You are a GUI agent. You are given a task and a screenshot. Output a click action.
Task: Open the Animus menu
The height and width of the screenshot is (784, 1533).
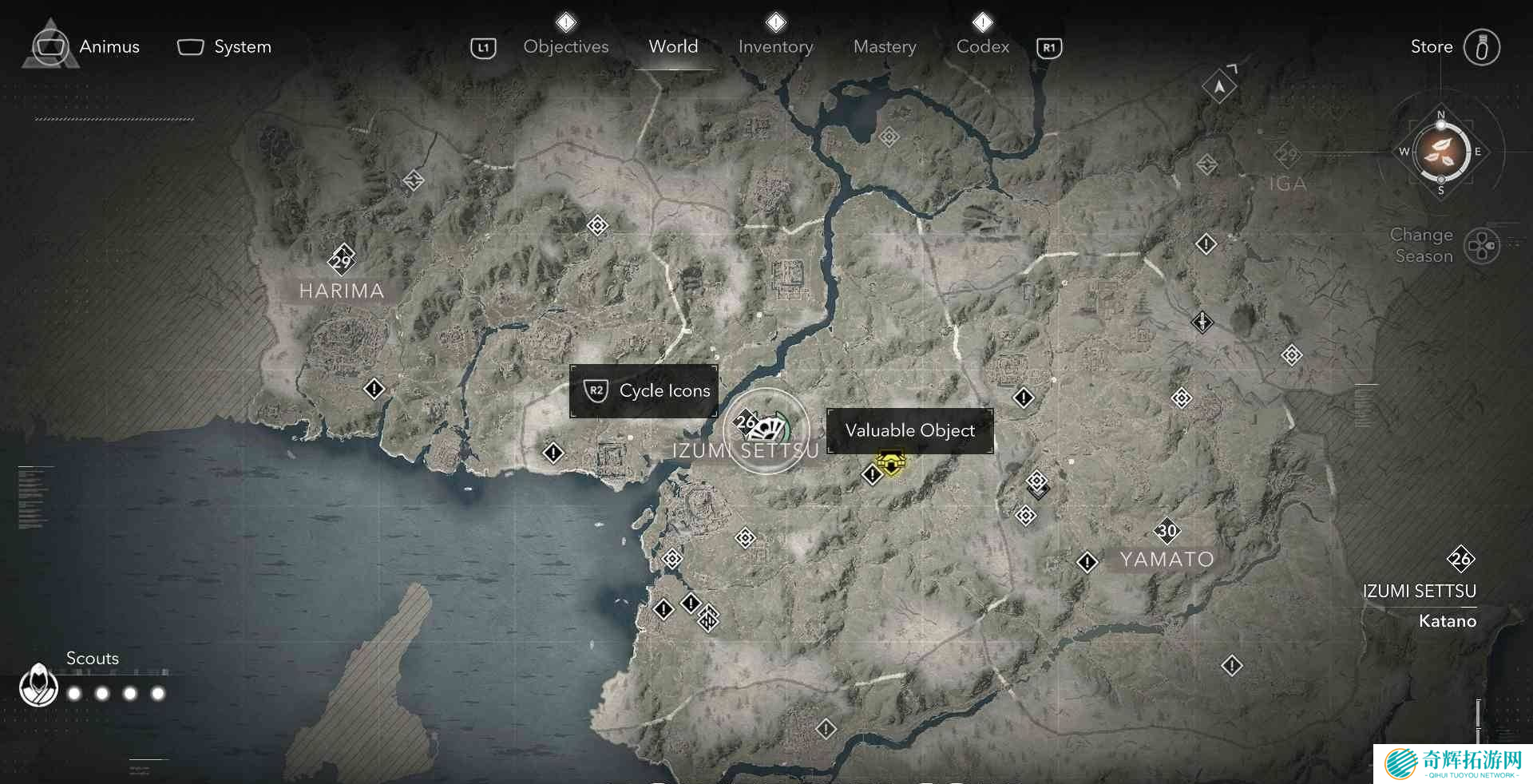click(85, 47)
